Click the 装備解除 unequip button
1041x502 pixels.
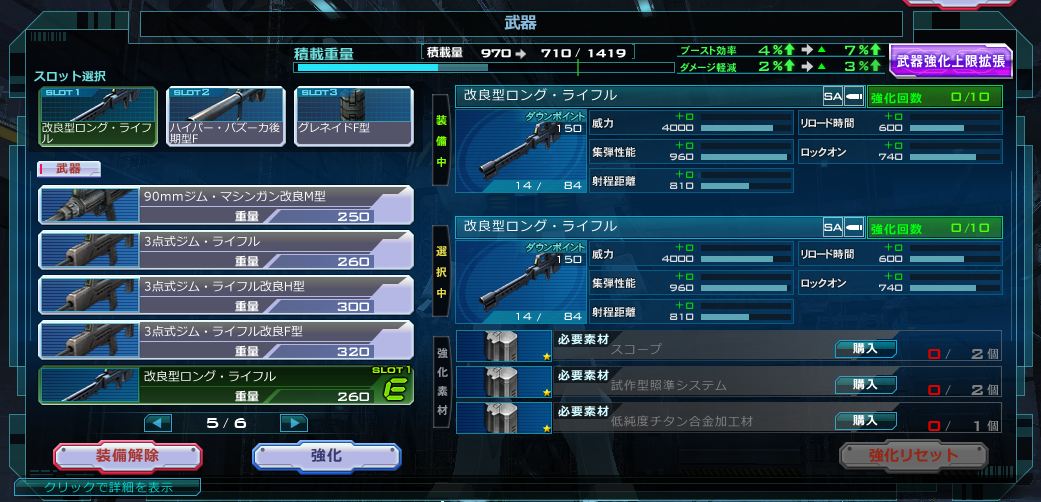pyautogui.click(x=127, y=456)
